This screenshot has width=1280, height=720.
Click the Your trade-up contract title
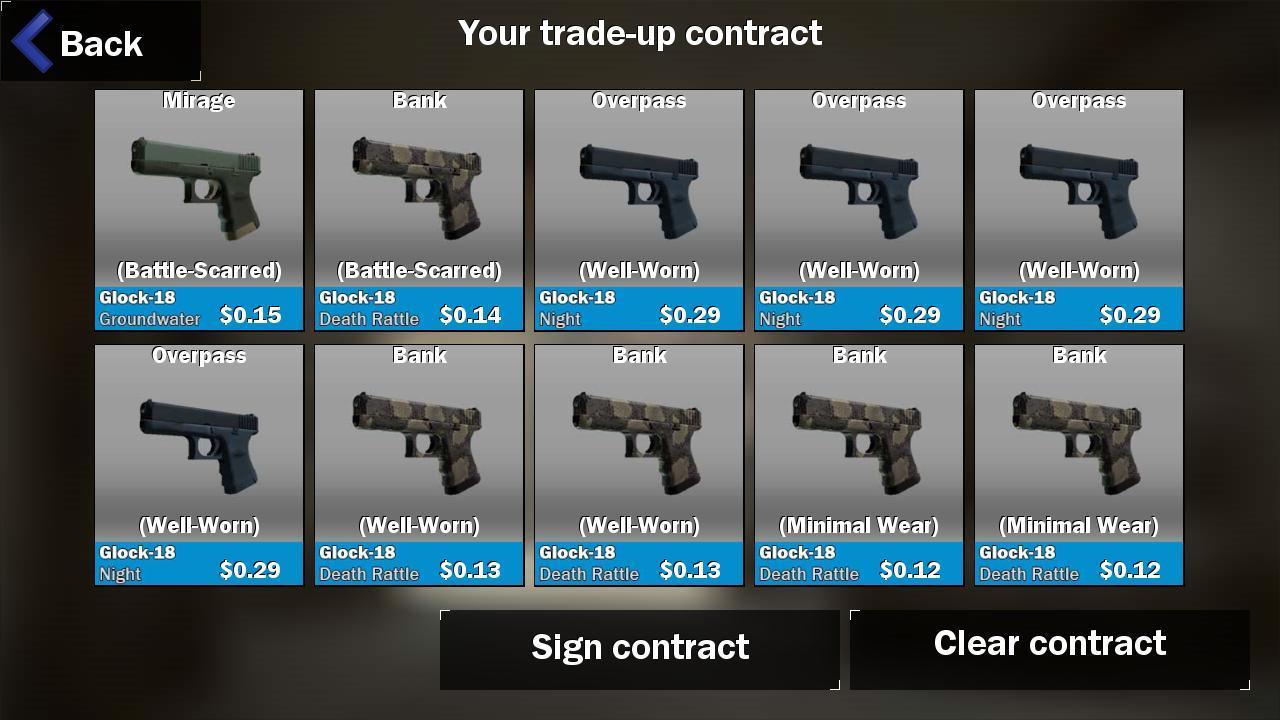(640, 33)
